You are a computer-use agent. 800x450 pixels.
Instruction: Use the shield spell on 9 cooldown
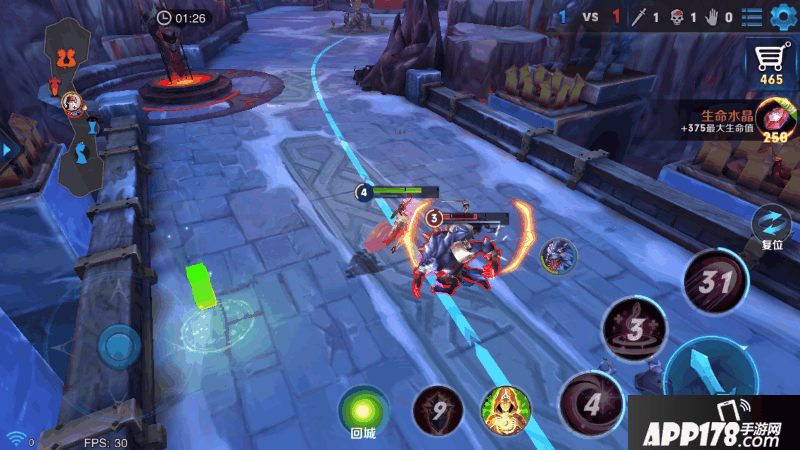coord(436,409)
